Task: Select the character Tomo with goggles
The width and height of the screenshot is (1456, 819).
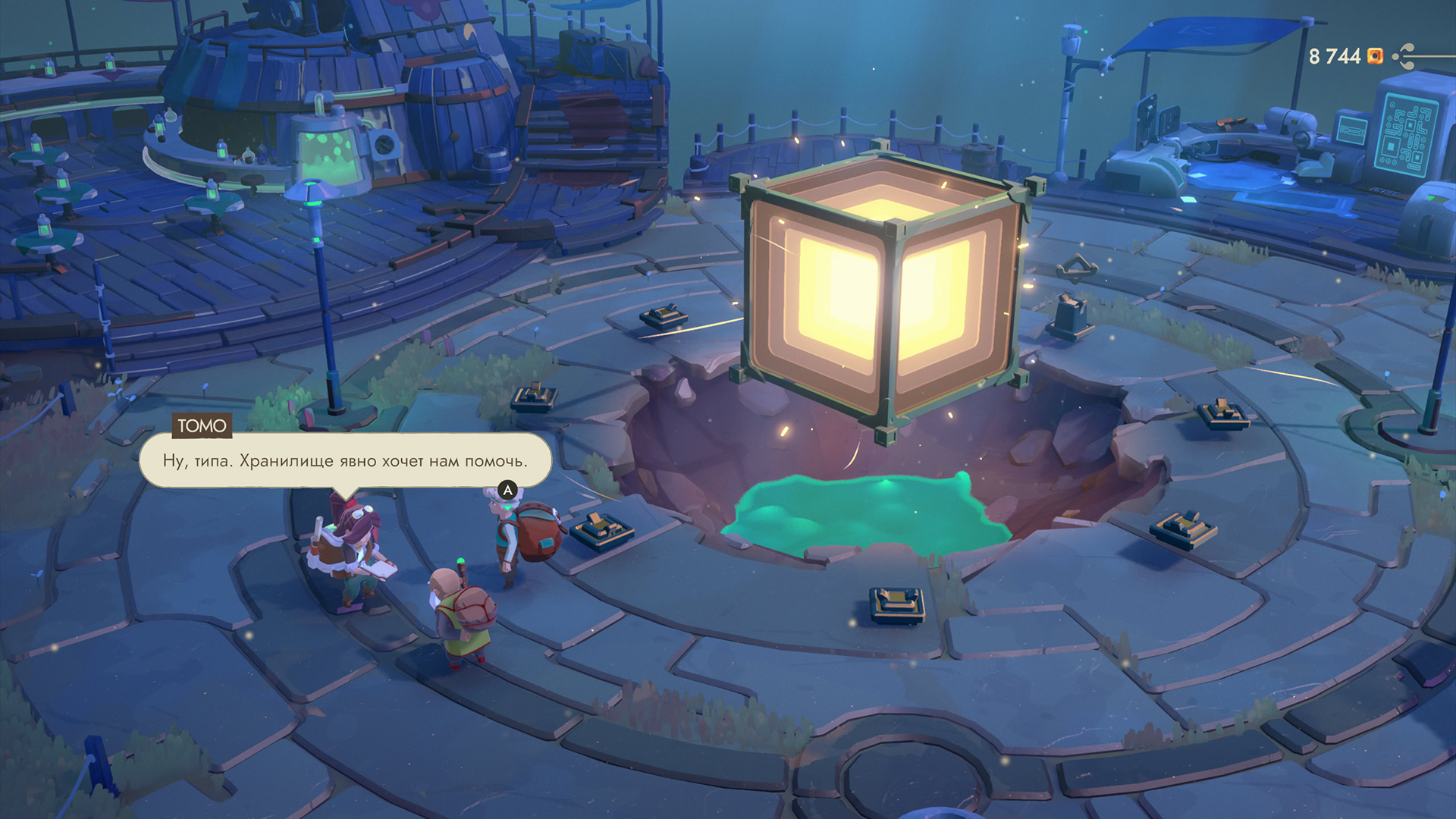Action: pos(353,546)
